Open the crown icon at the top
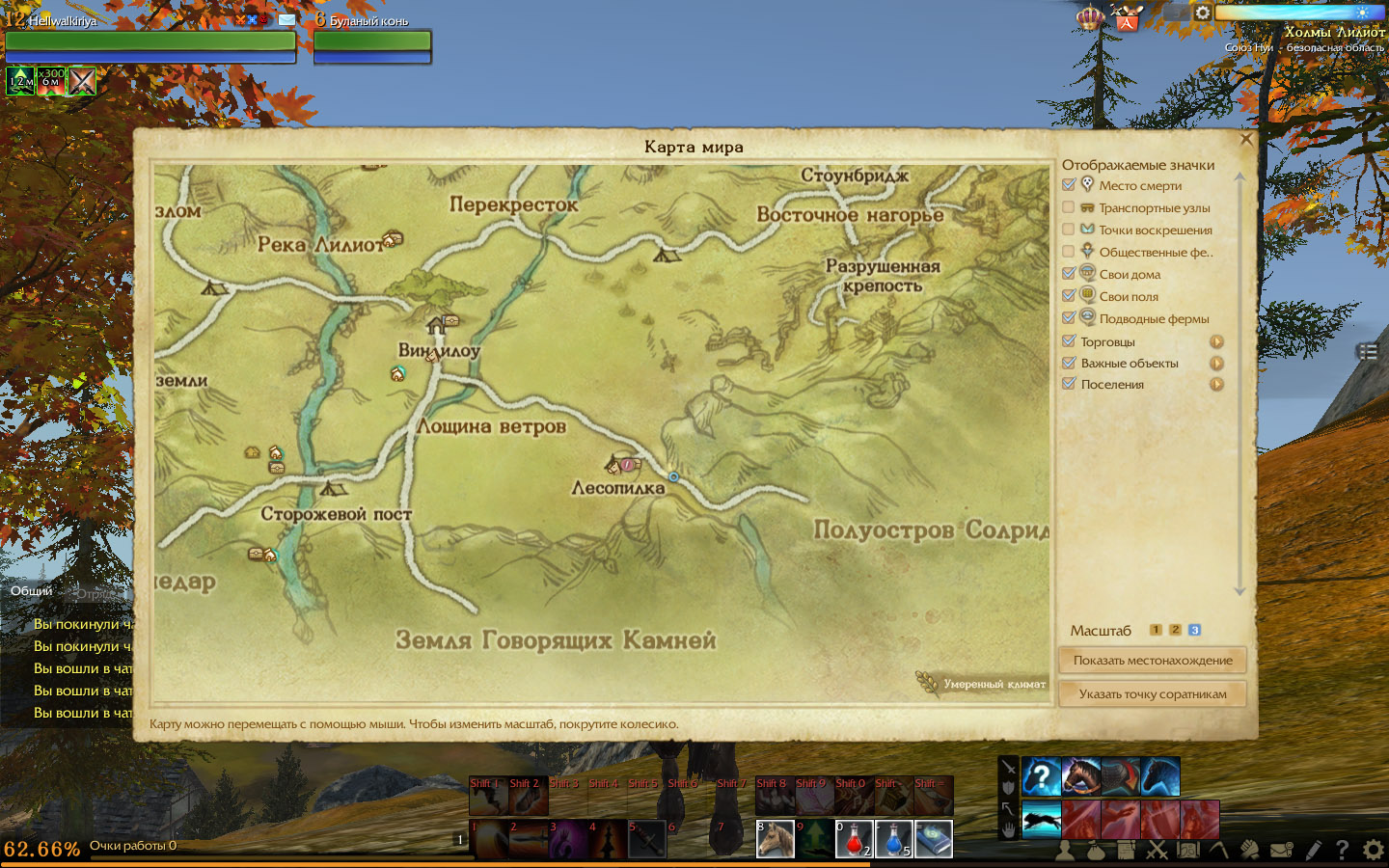Screen dimensions: 1389x868 1090,17
